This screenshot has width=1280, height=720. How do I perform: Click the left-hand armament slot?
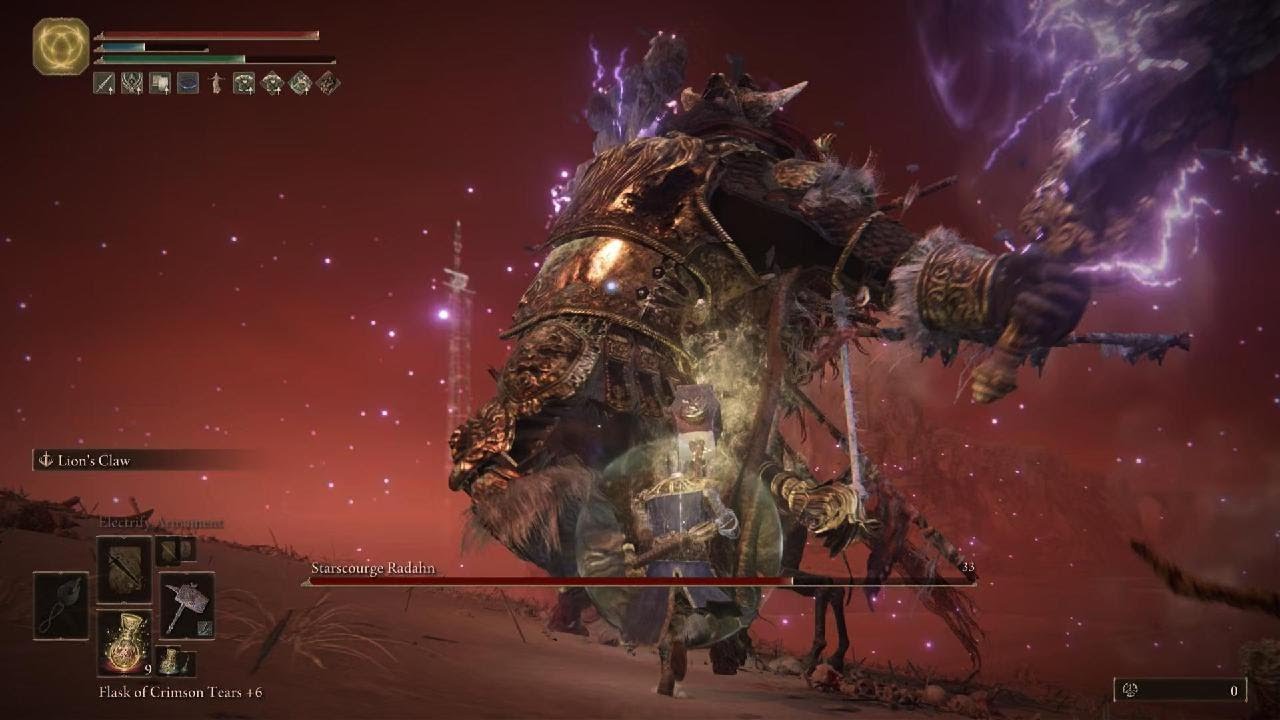pyautogui.click(x=61, y=605)
